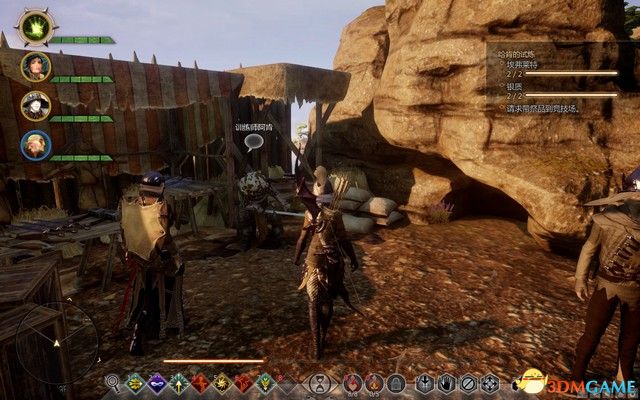Click the magnifying glass search icon
Image resolution: width=640 pixels, height=400 pixels.
point(111,382)
